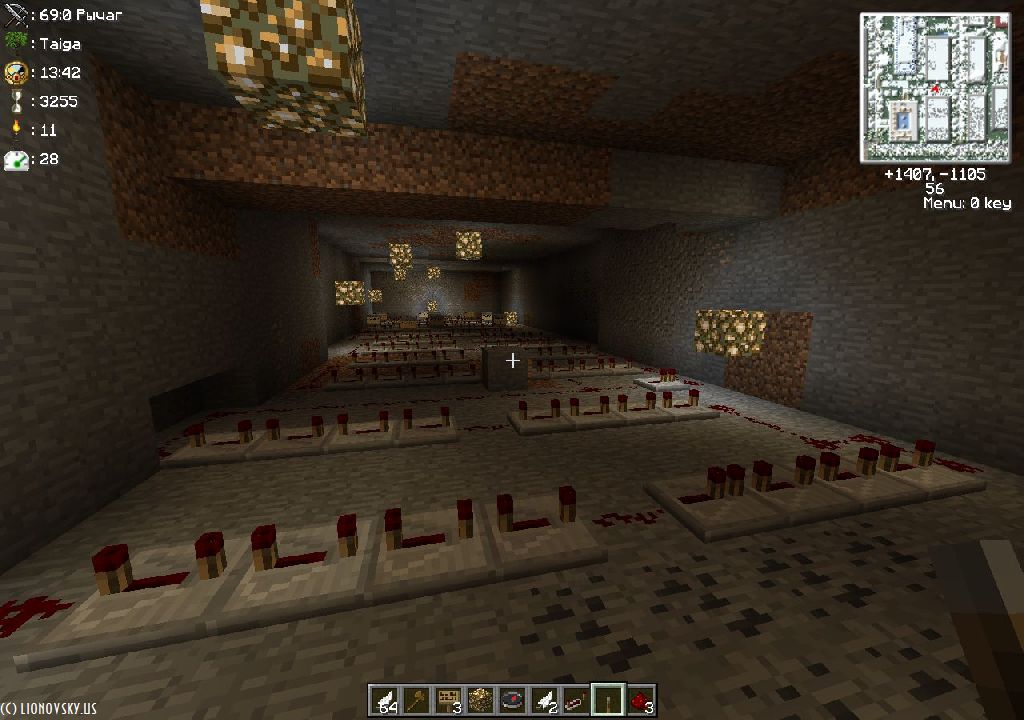Select the highlighted lever slot
1024x720 pixels.
click(x=607, y=699)
